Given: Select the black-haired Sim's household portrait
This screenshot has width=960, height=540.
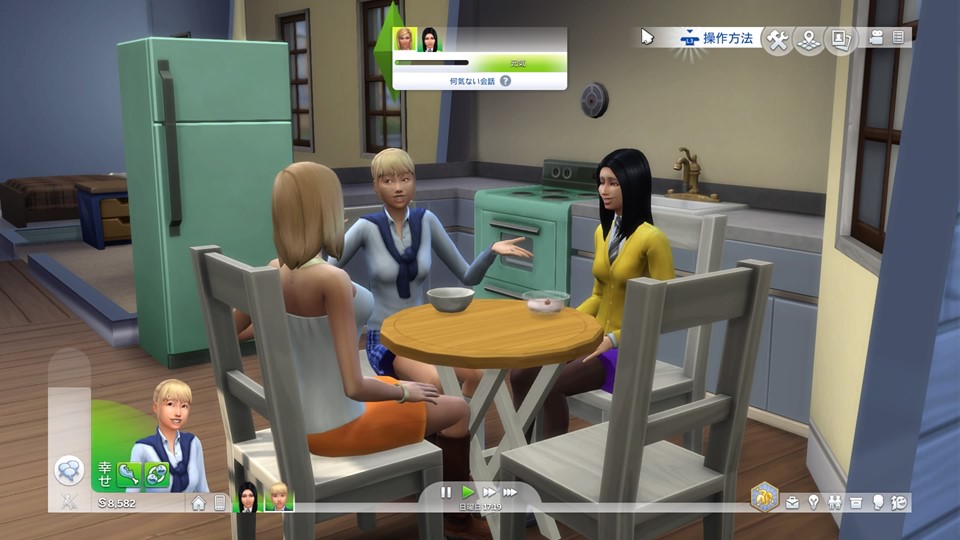Looking at the screenshot, I should pyautogui.click(x=246, y=497).
